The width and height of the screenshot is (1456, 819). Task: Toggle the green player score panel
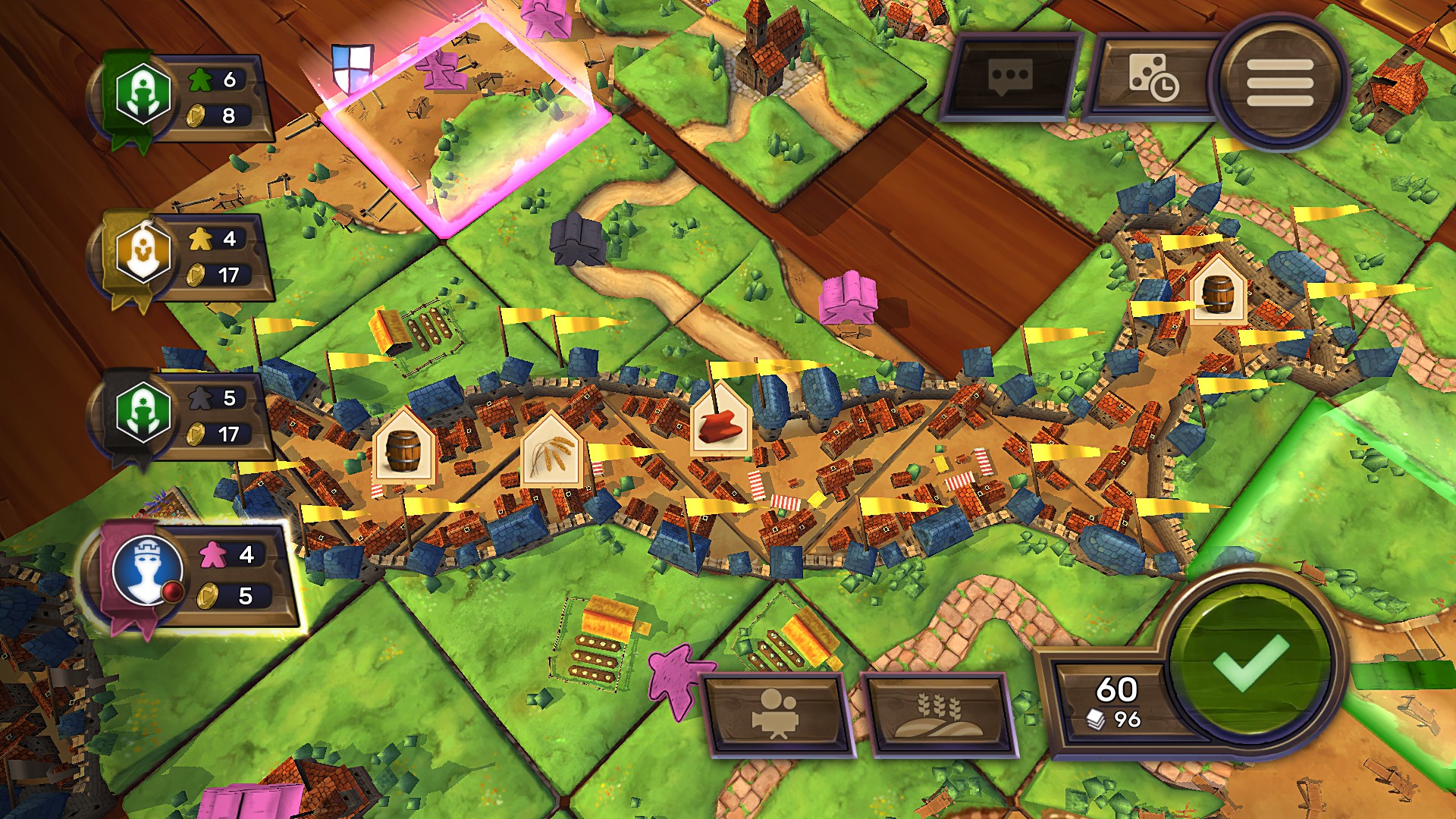point(178,95)
